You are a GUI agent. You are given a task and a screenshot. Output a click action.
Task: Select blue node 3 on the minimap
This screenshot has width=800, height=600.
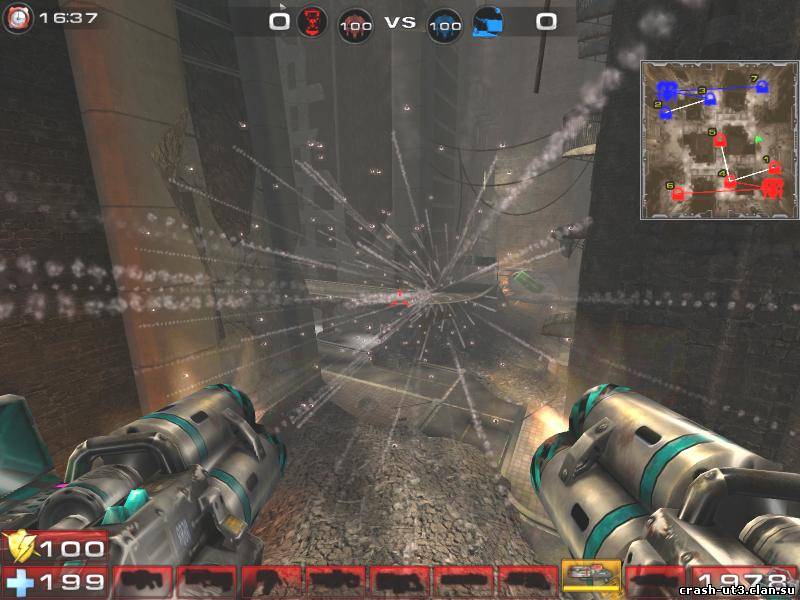point(709,98)
